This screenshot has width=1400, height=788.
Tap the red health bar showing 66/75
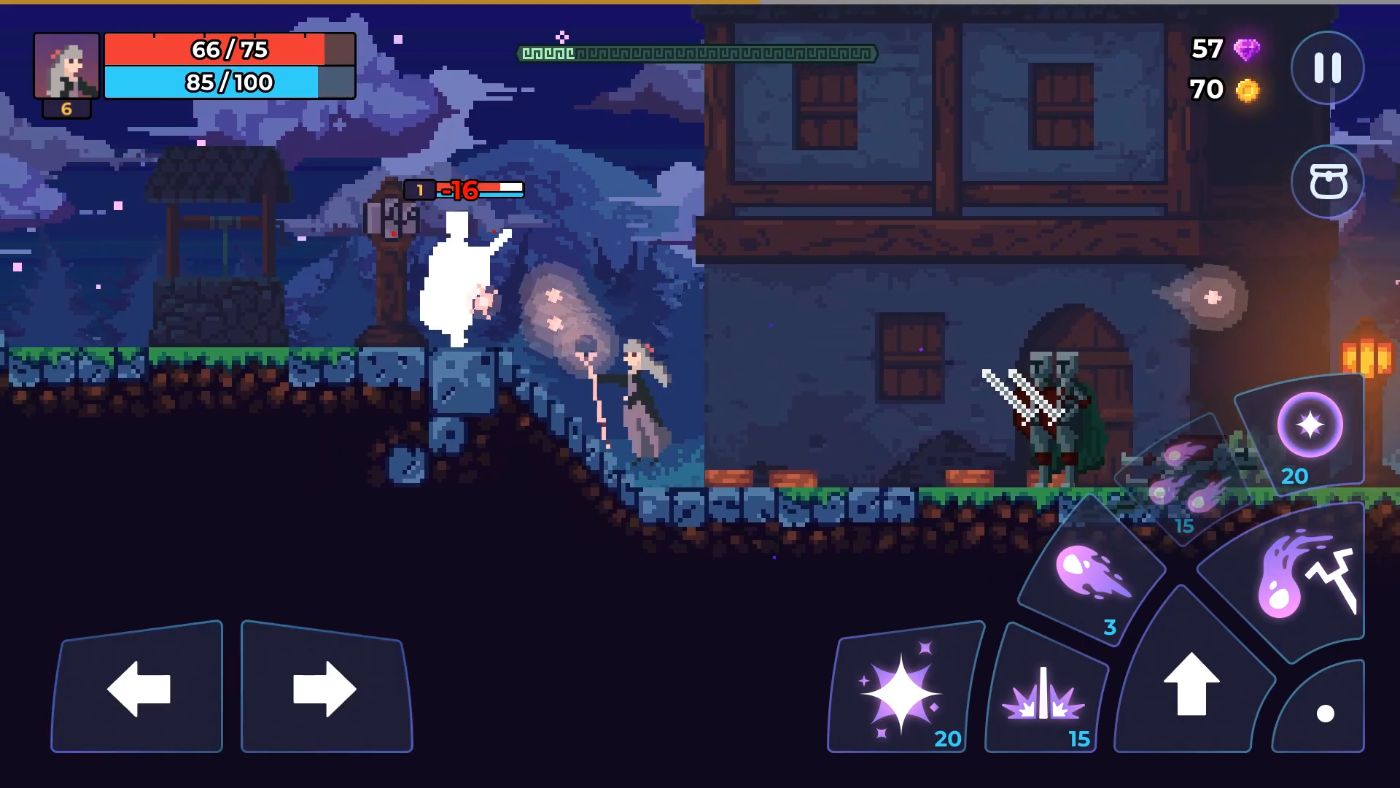tap(230, 49)
